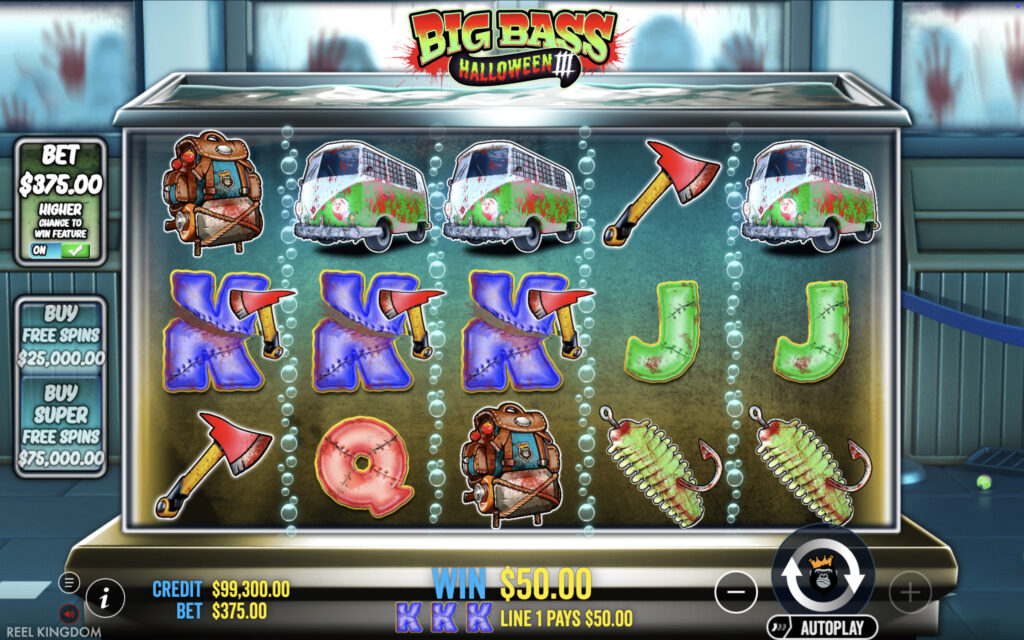This screenshot has height=640, width=1024.
Task: Mute the game sound
Action: pyautogui.click(x=69, y=612)
